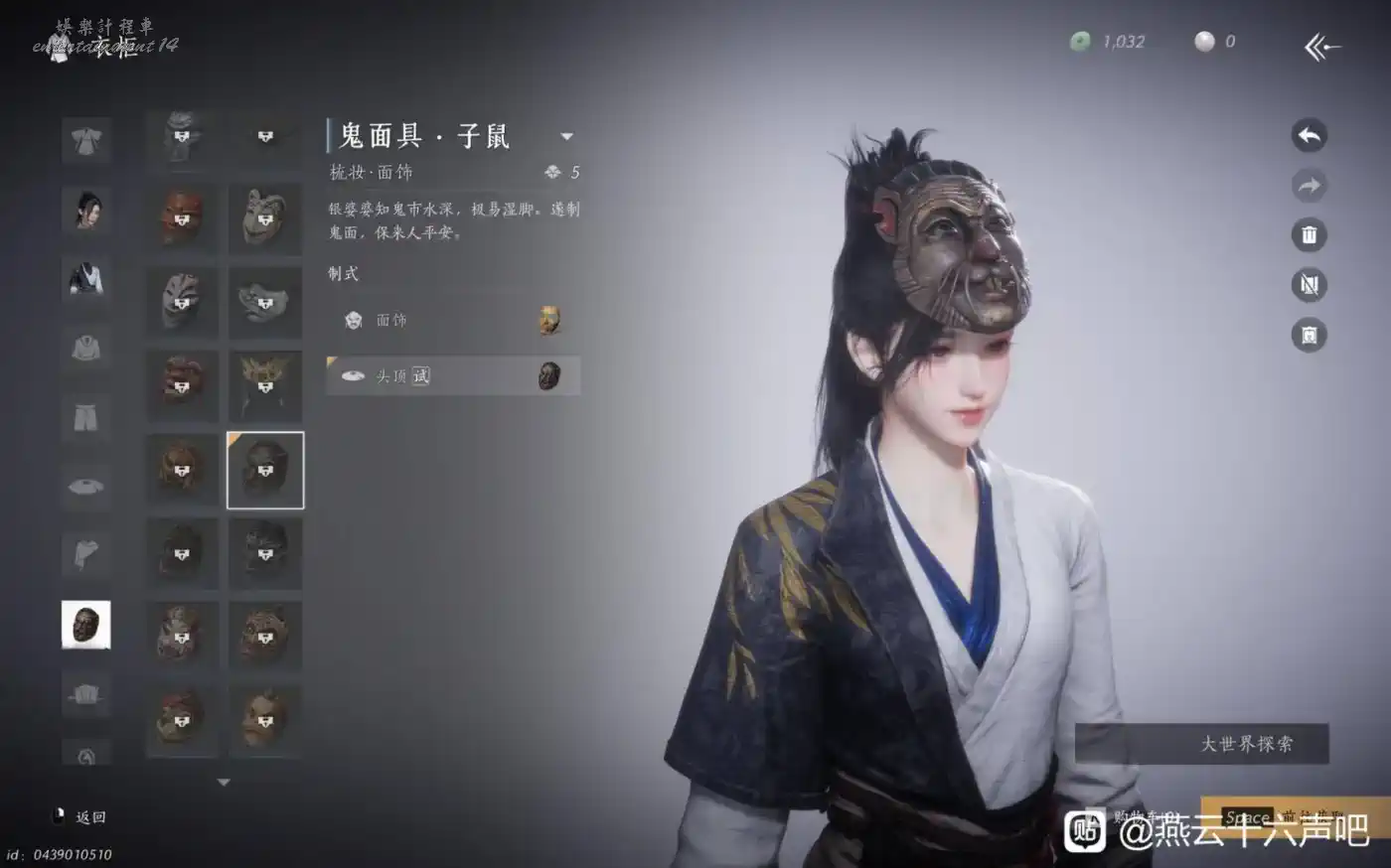Screen dimensions: 1391x868
Task: Show more masks with the down arrow
Action: click(x=224, y=783)
